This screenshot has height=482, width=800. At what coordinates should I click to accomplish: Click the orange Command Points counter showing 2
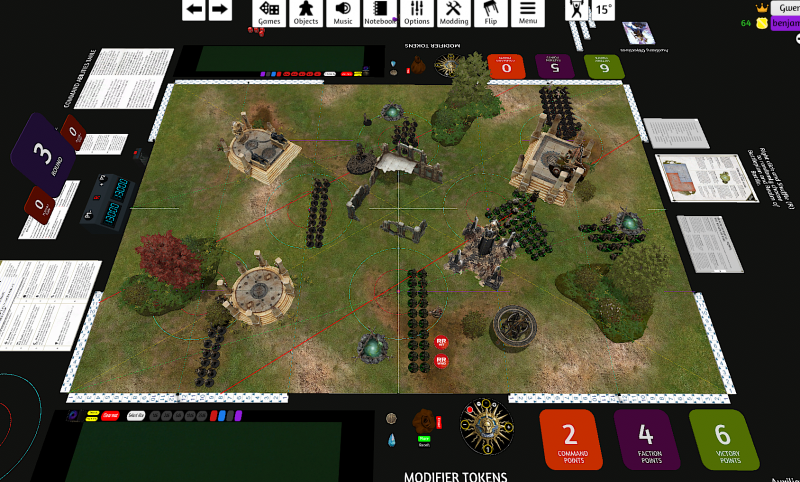tap(570, 438)
